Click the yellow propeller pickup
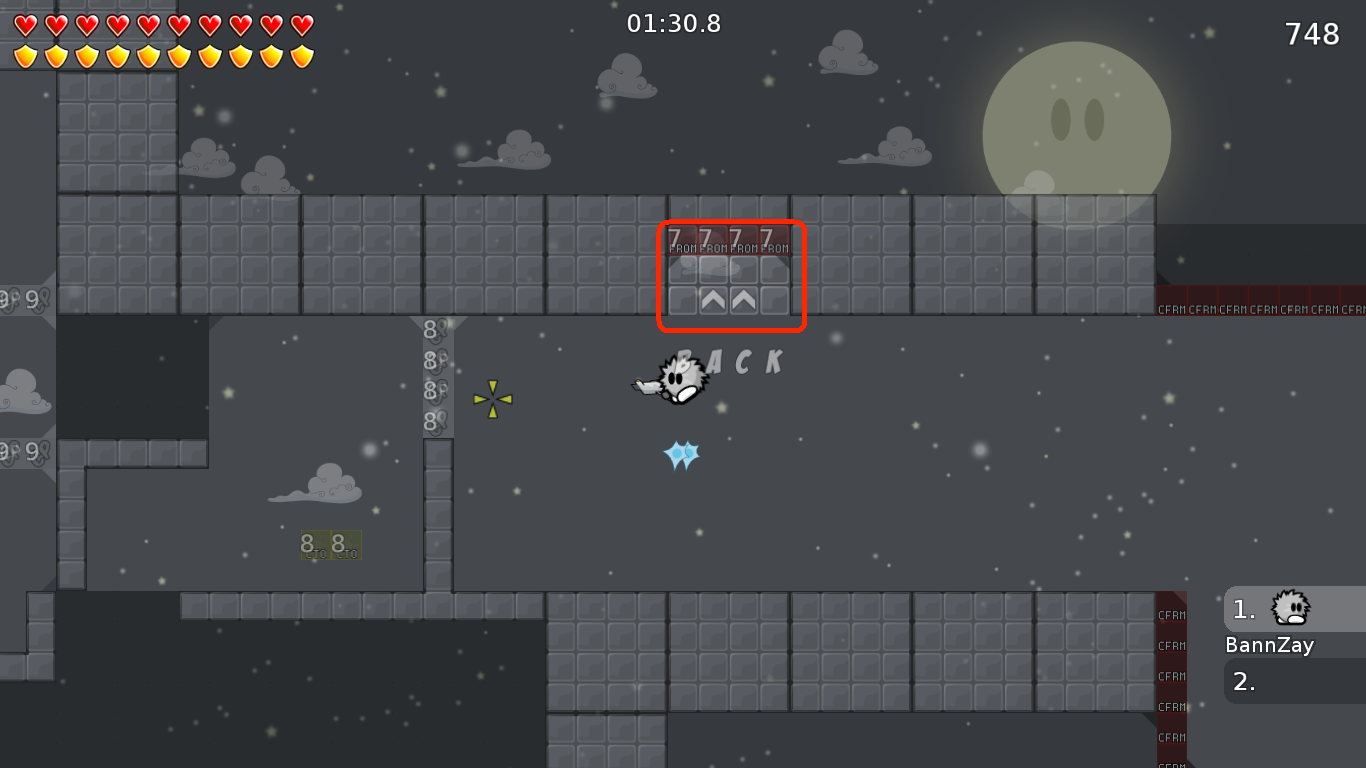The image size is (1366, 768). [x=493, y=401]
